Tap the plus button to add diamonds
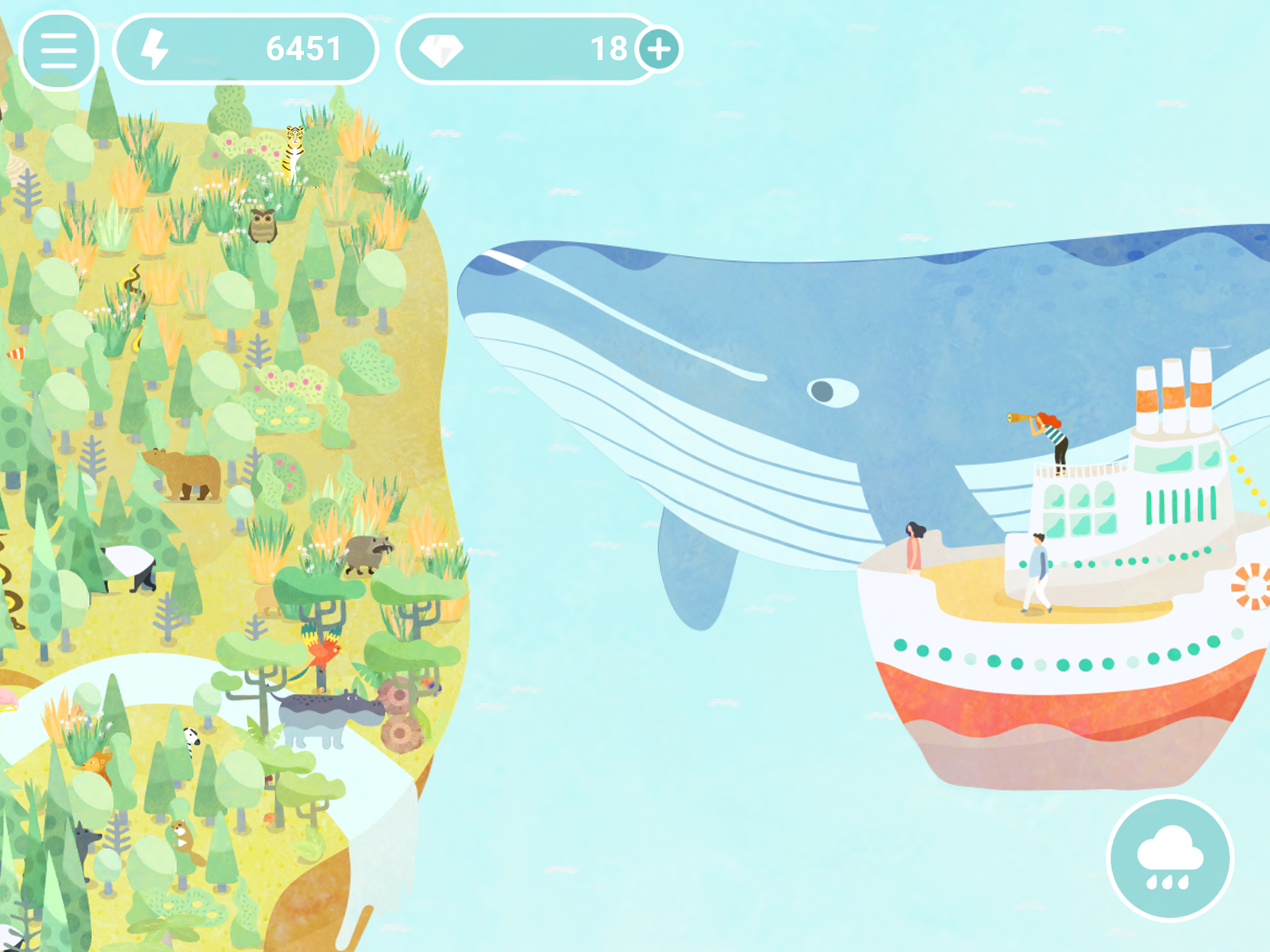 659,50
